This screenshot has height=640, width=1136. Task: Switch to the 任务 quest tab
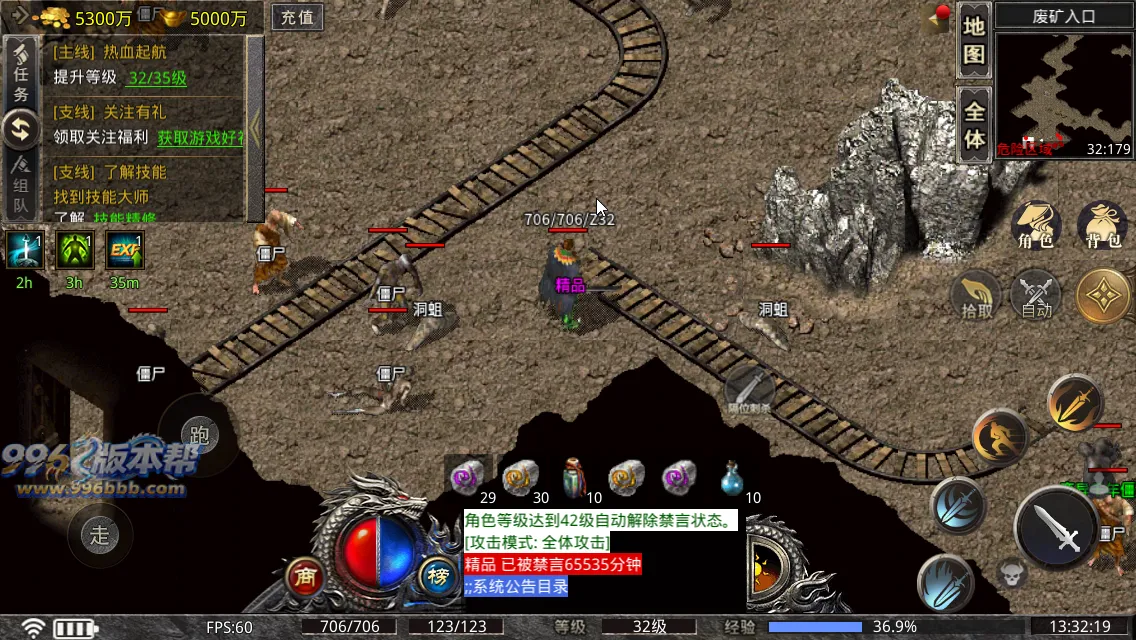pyautogui.click(x=20, y=82)
